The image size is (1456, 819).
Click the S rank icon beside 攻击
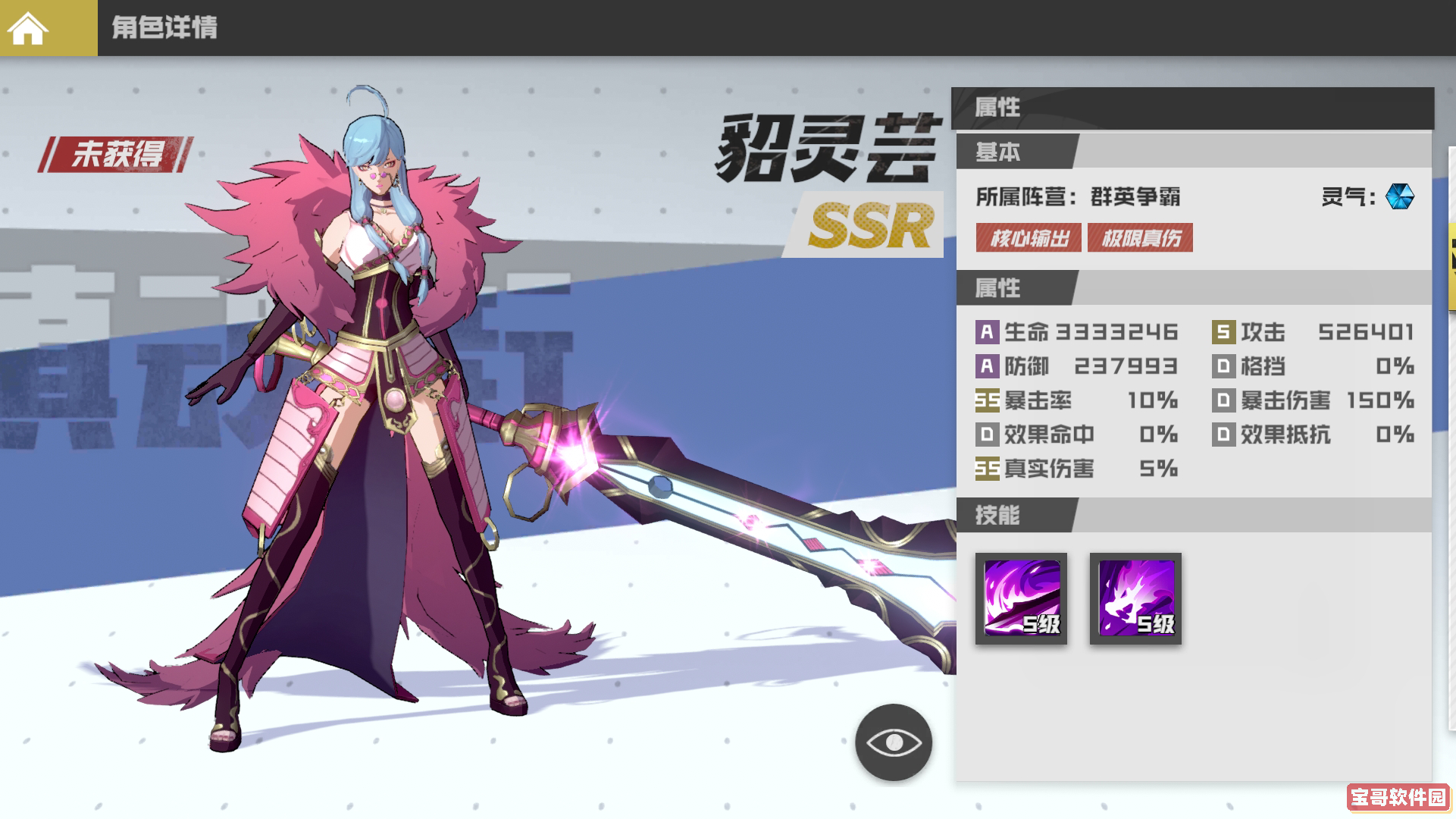pyautogui.click(x=1224, y=331)
